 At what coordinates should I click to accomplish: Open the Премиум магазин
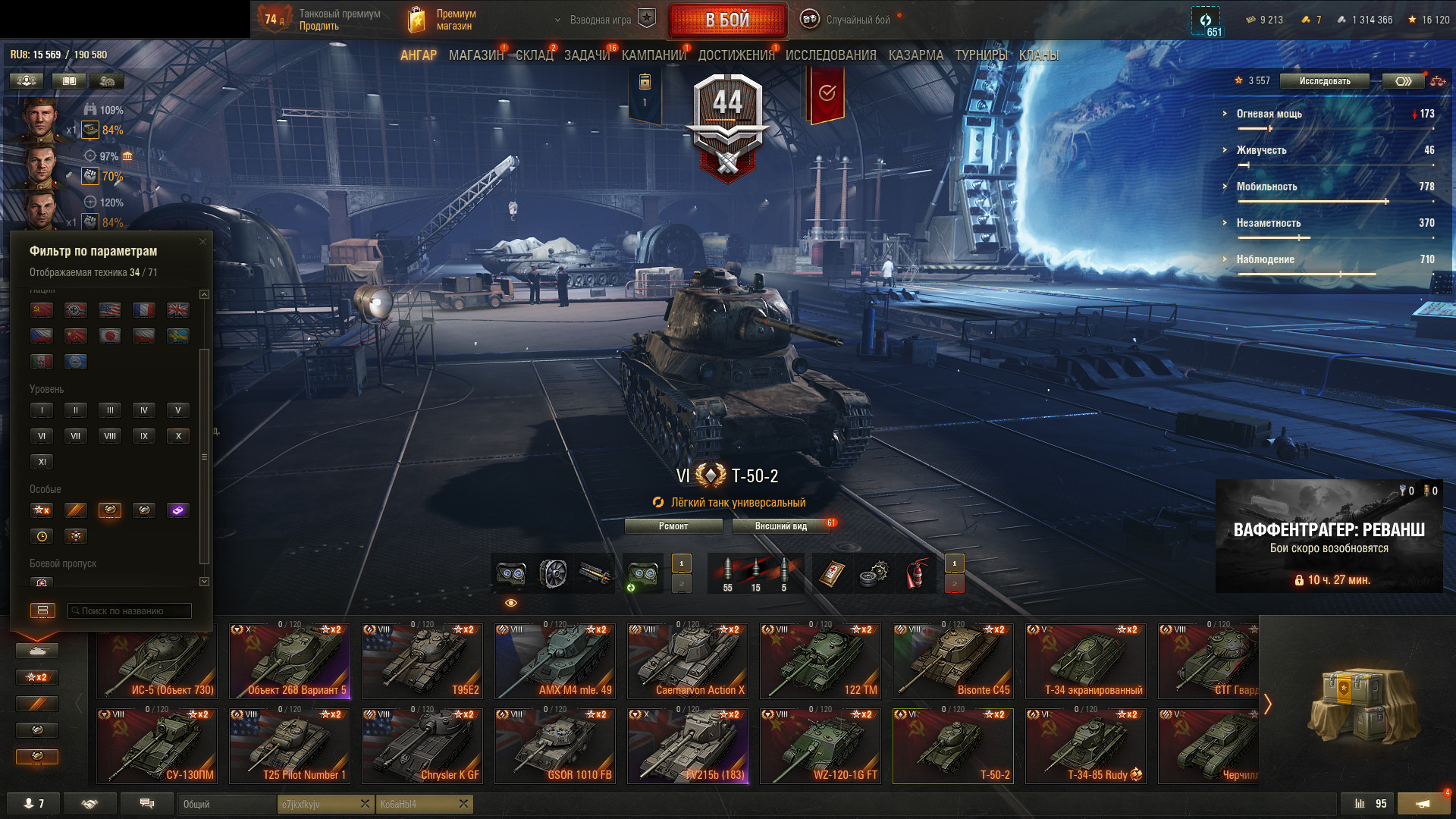pos(443,20)
